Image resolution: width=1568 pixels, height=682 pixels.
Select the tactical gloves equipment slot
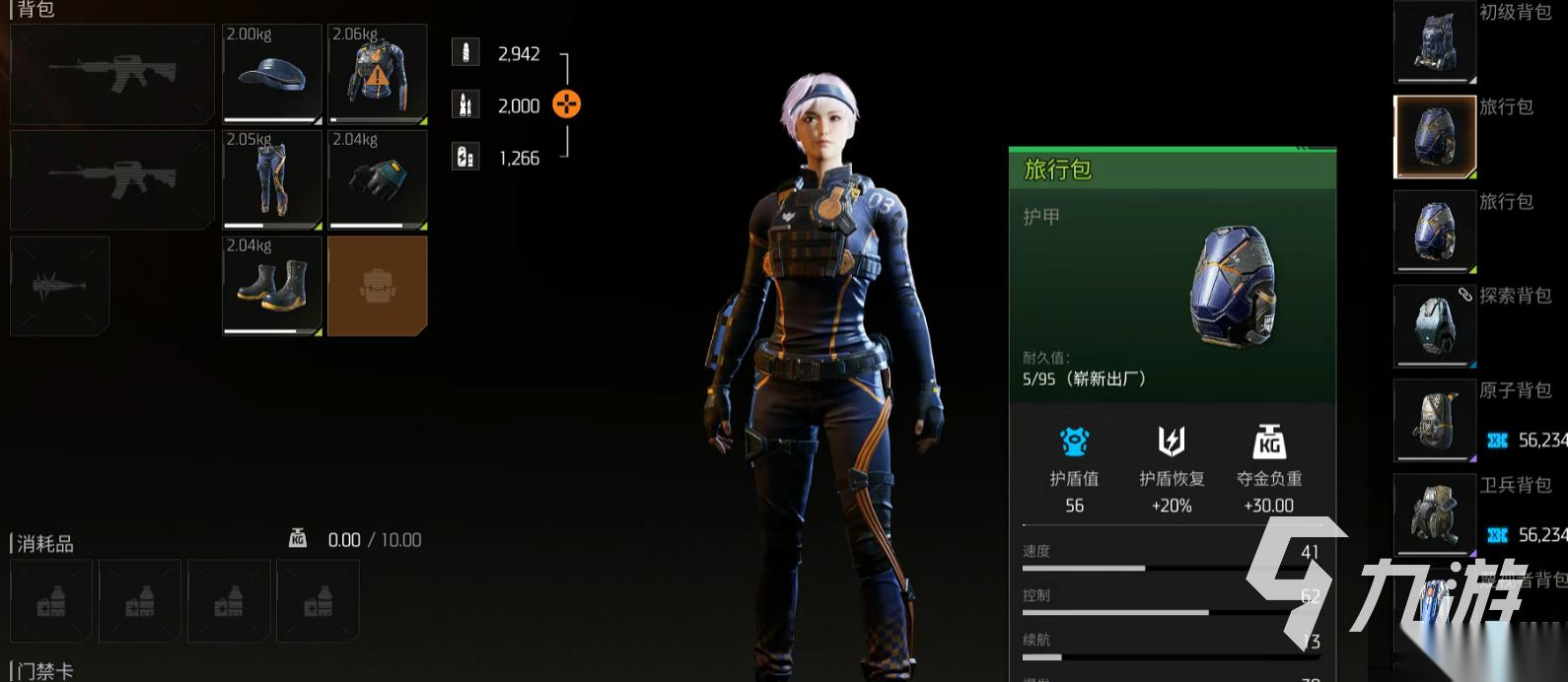click(378, 180)
